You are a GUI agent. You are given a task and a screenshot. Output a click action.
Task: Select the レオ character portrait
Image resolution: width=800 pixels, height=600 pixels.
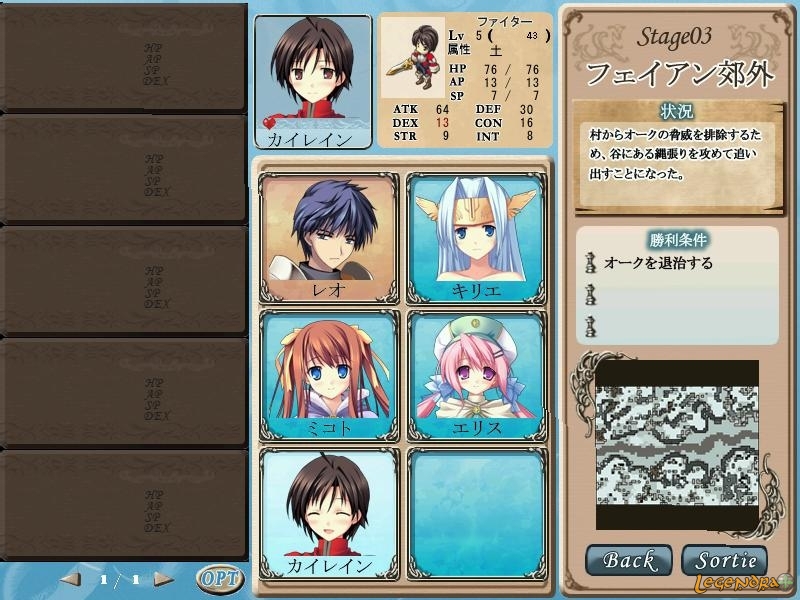pos(330,238)
